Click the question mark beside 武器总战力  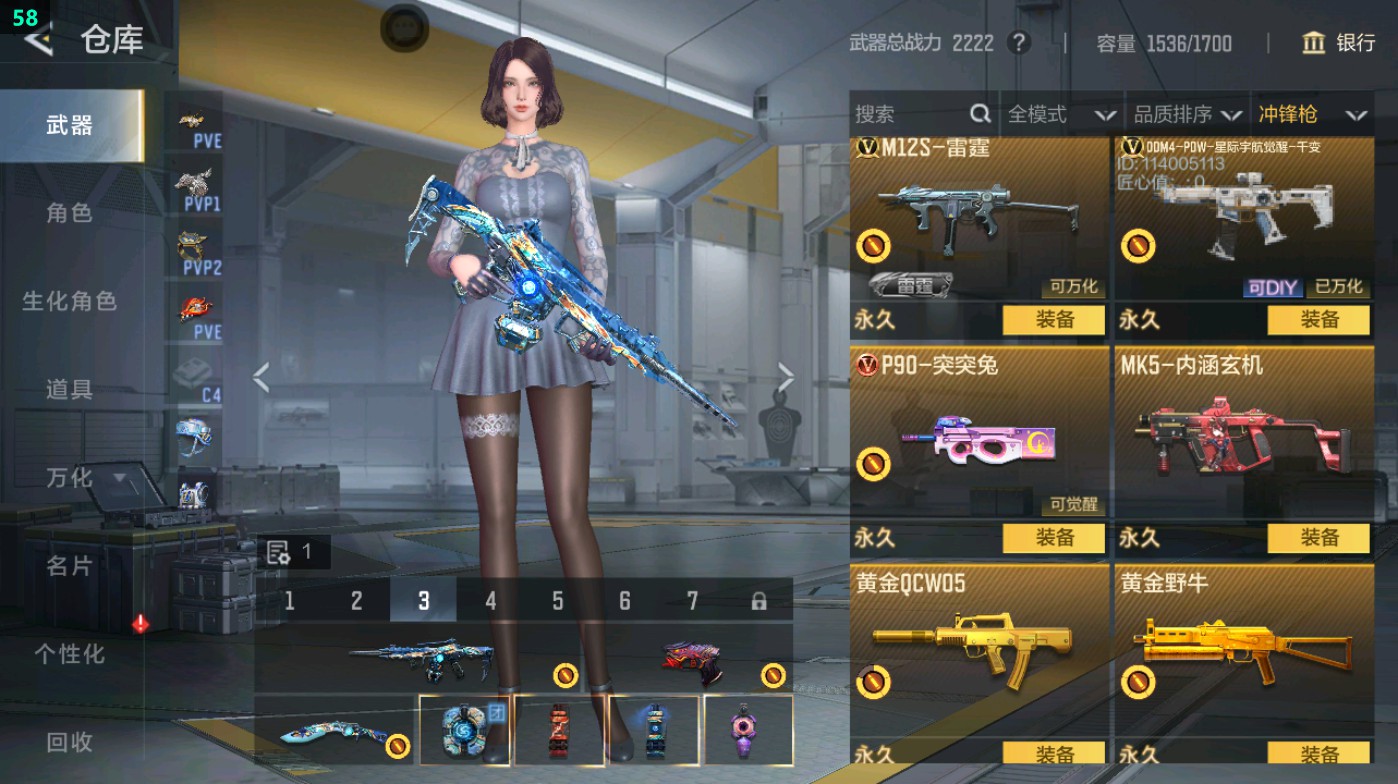click(x=1017, y=44)
